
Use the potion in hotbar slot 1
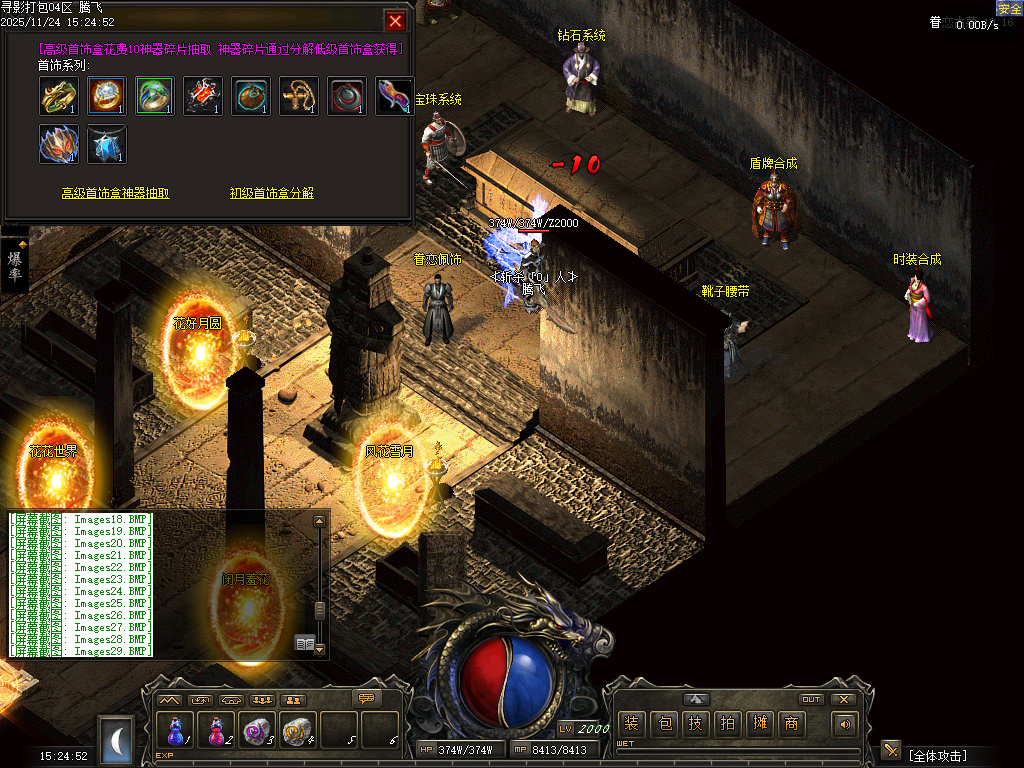click(176, 731)
